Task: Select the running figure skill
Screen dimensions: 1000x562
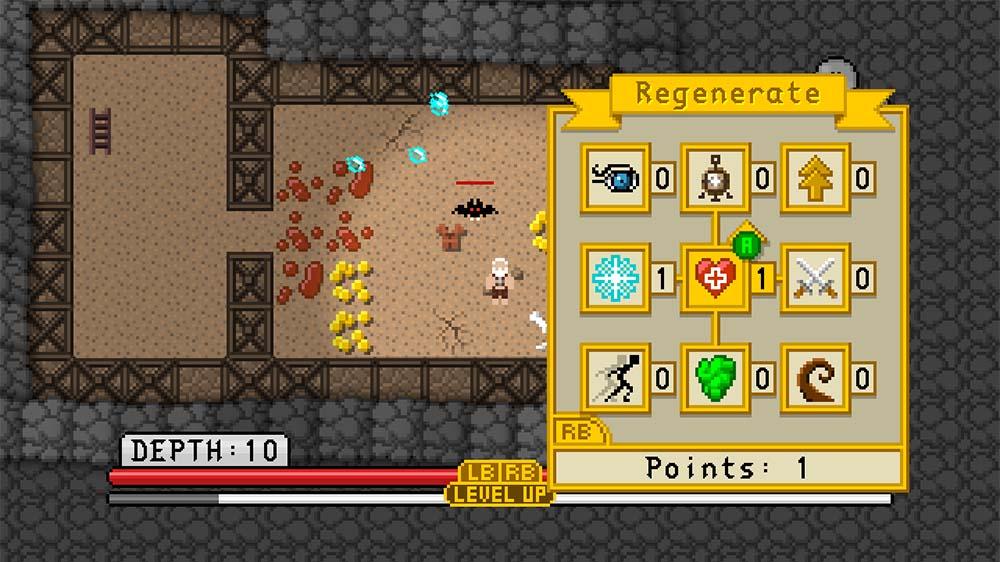Action: pos(615,378)
